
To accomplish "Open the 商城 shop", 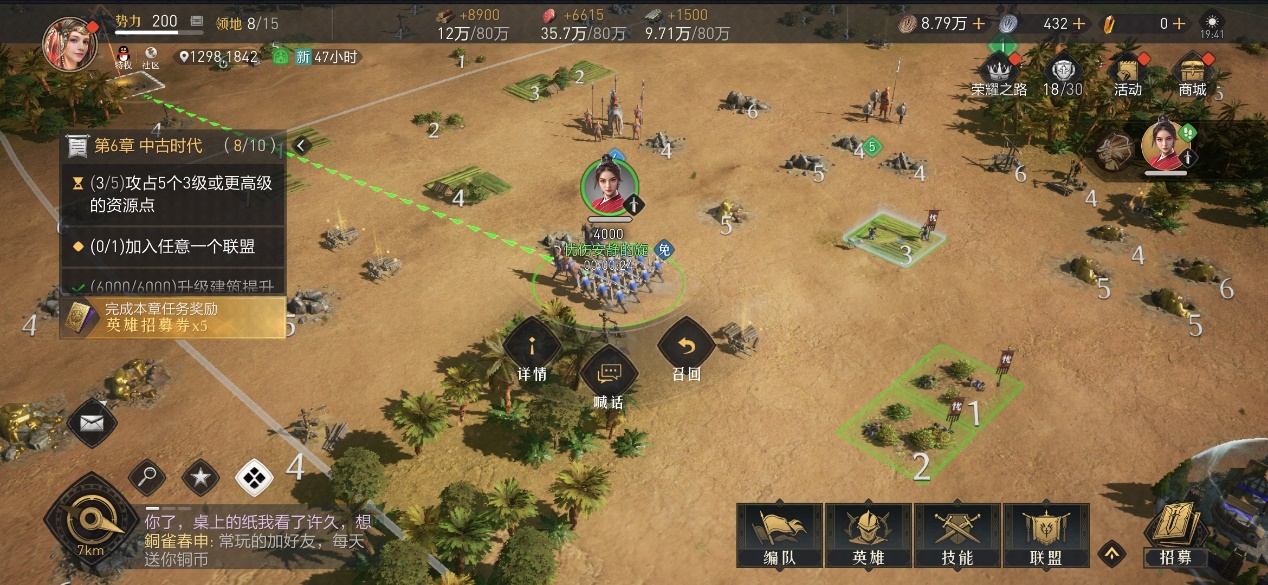I will (x=1193, y=72).
